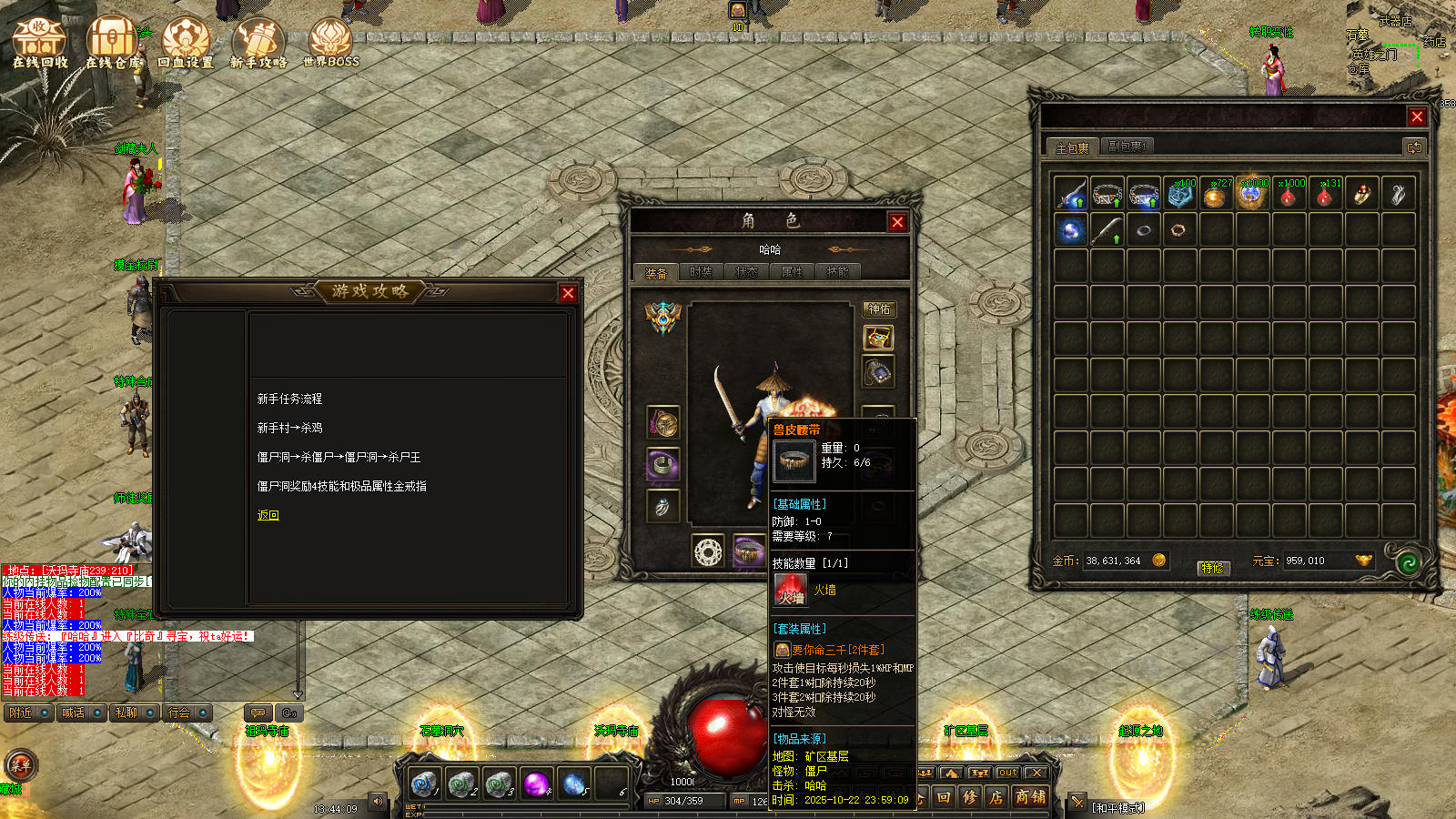Open the 在线回收 online recycle menu
This screenshot has height=819, width=1456.
[x=39, y=44]
